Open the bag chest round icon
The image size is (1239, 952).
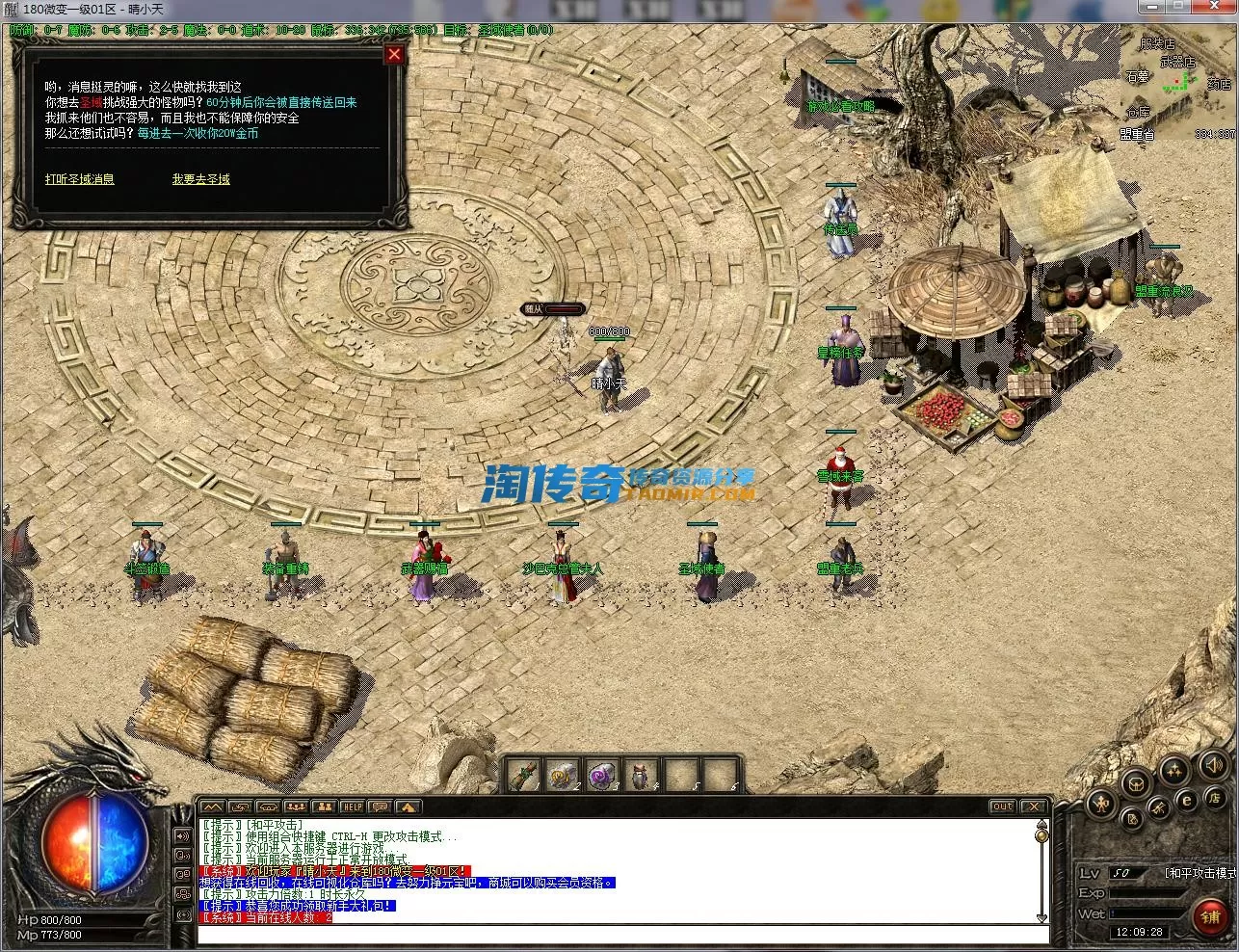tap(1136, 782)
